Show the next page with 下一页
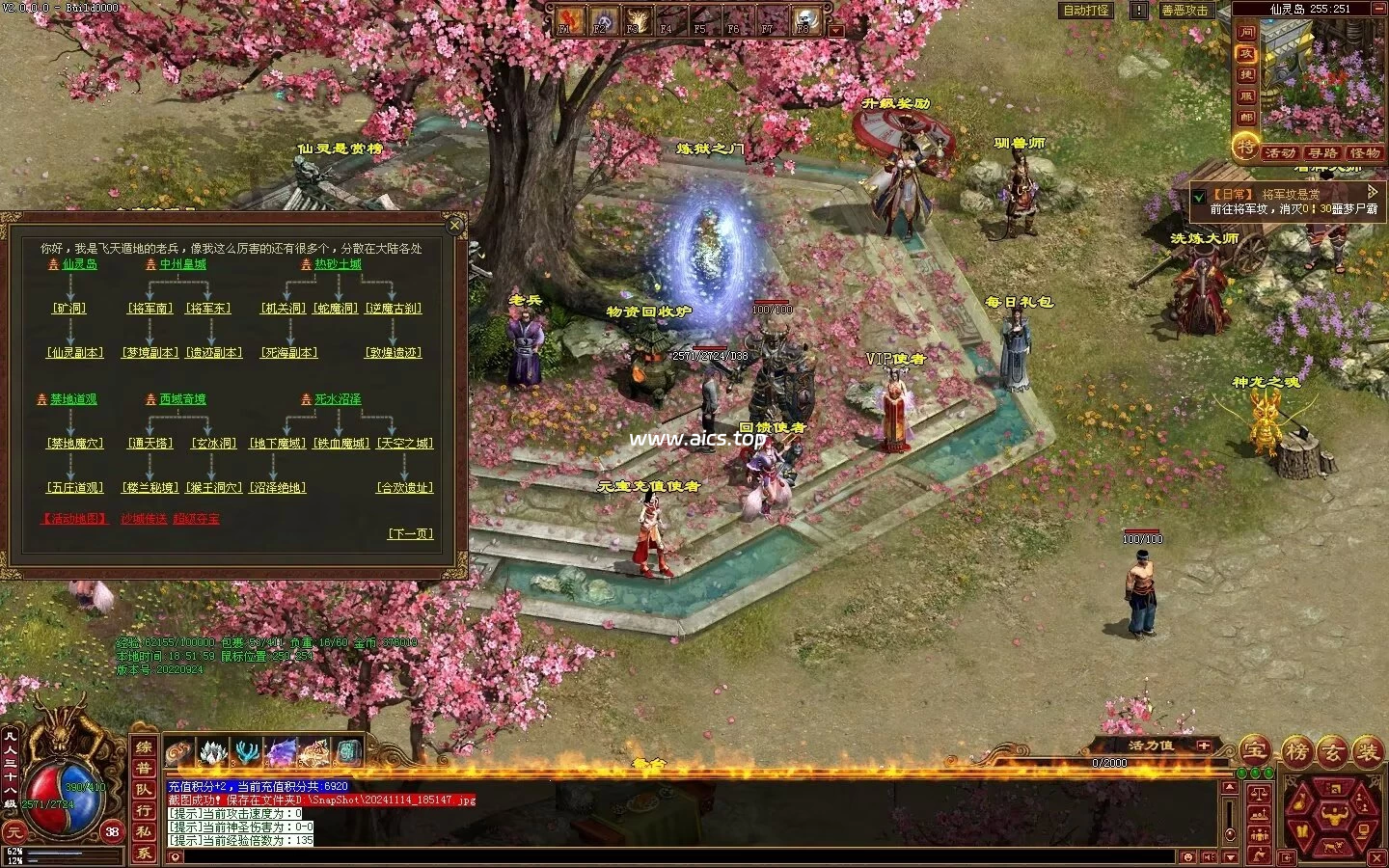The height and width of the screenshot is (868, 1389). point(411,533)
